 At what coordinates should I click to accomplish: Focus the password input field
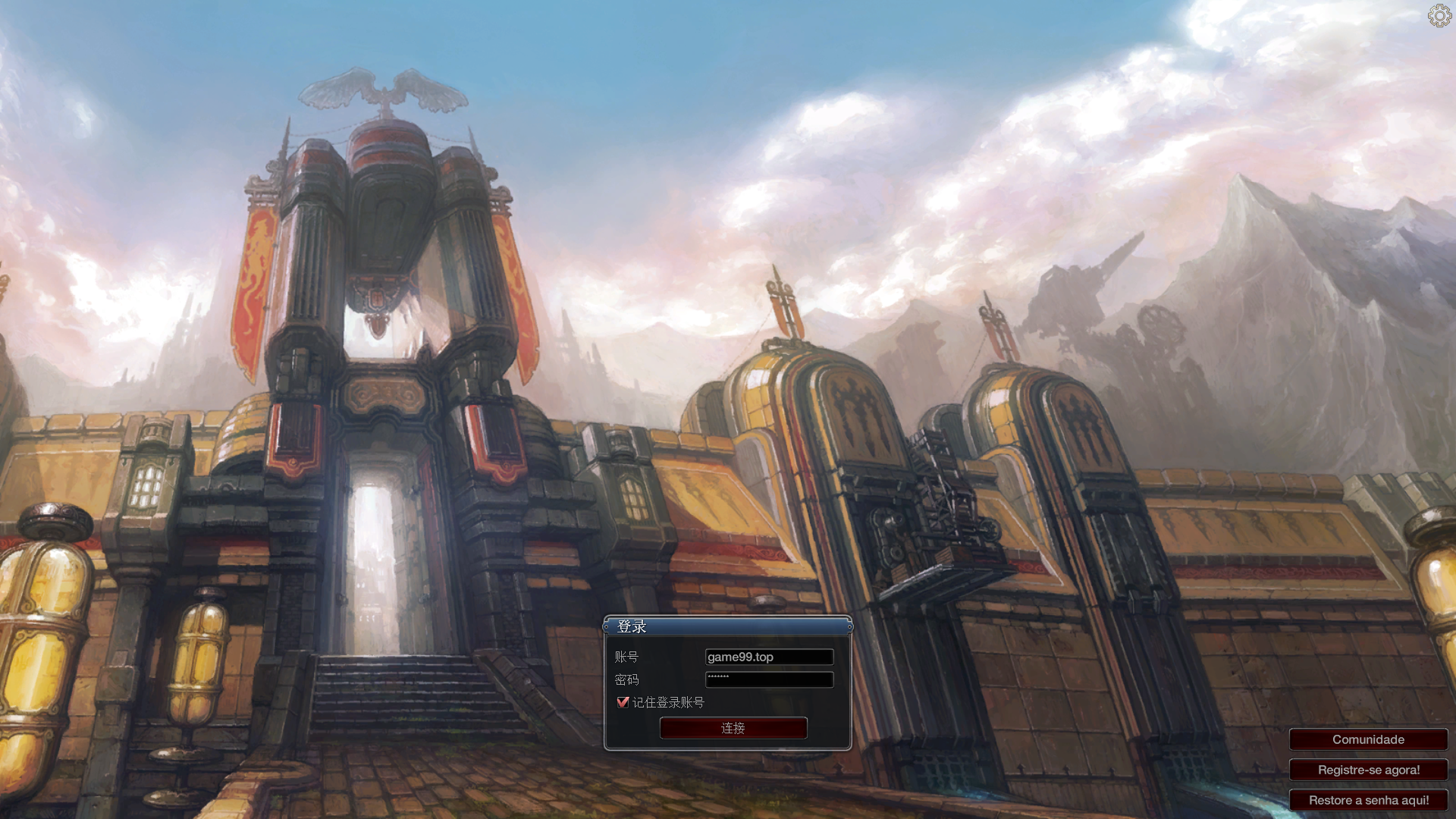(x=769, y=679)
